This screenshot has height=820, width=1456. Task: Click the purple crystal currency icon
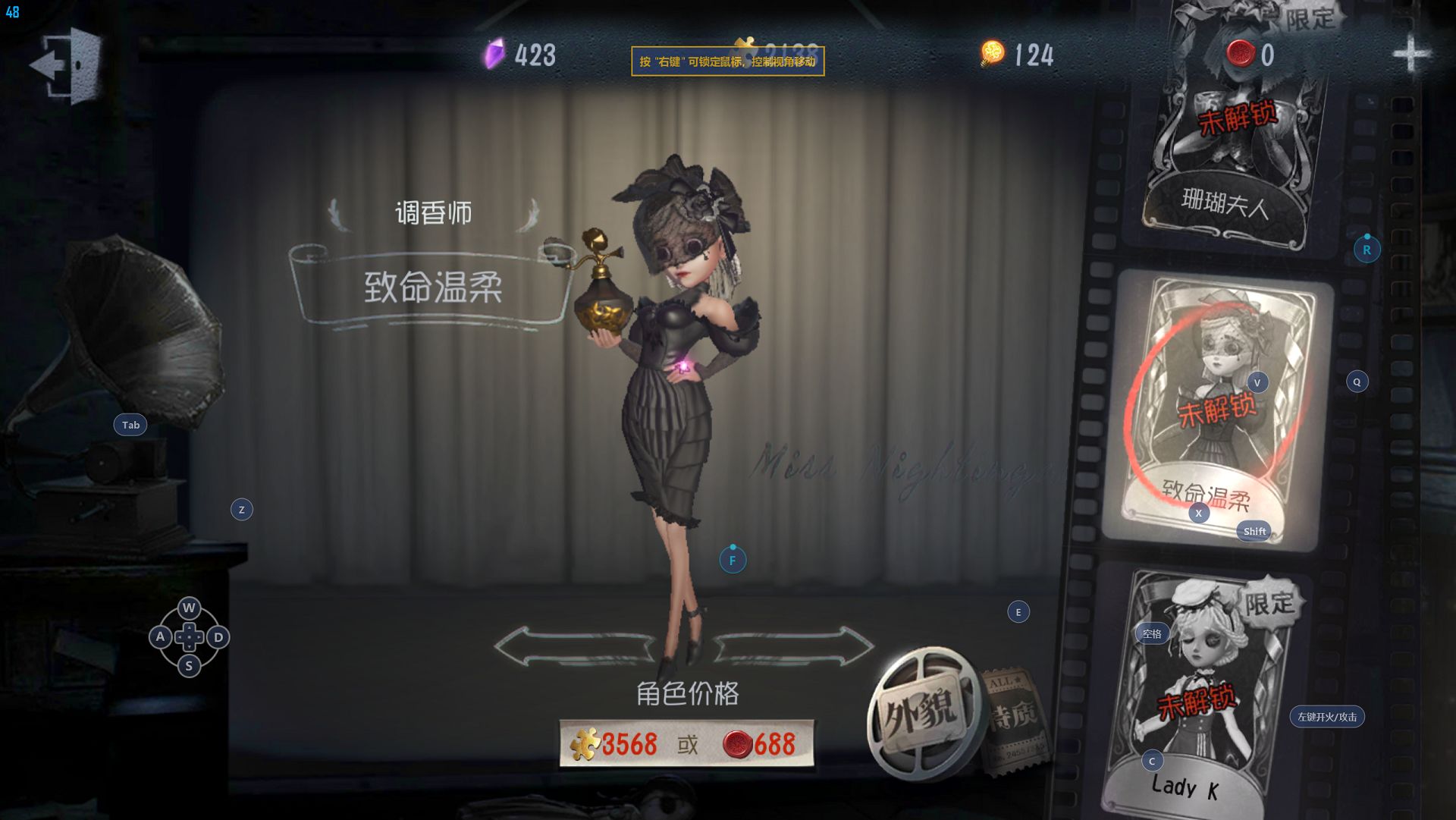pyautogui.click(x=494, y=55)
